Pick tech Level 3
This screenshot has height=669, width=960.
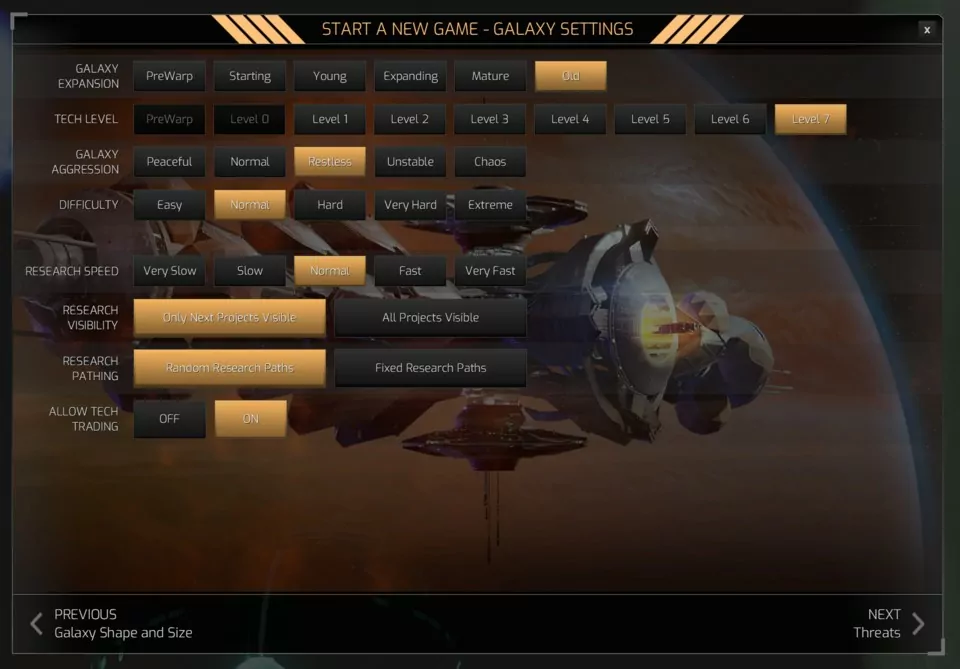(x=490, y=119)
